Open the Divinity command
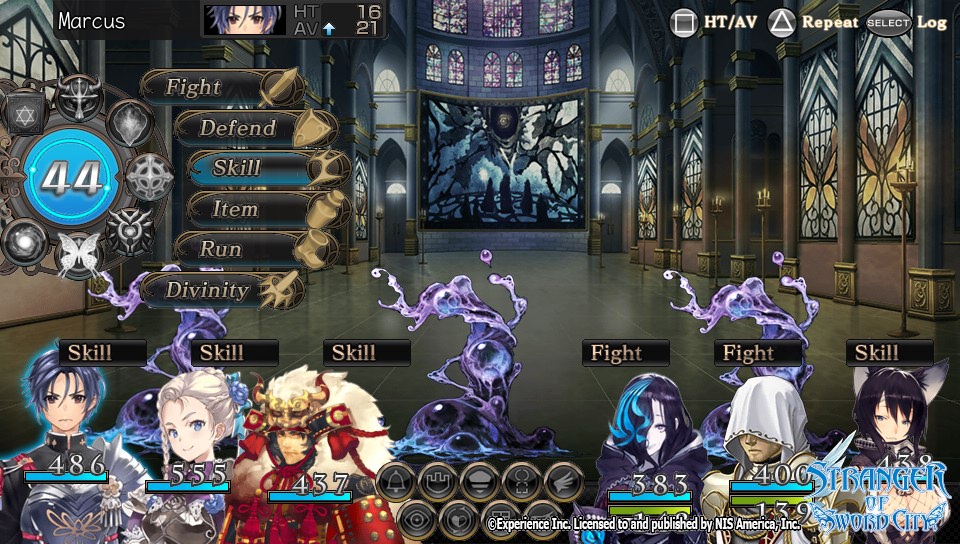 click(208, 290)
